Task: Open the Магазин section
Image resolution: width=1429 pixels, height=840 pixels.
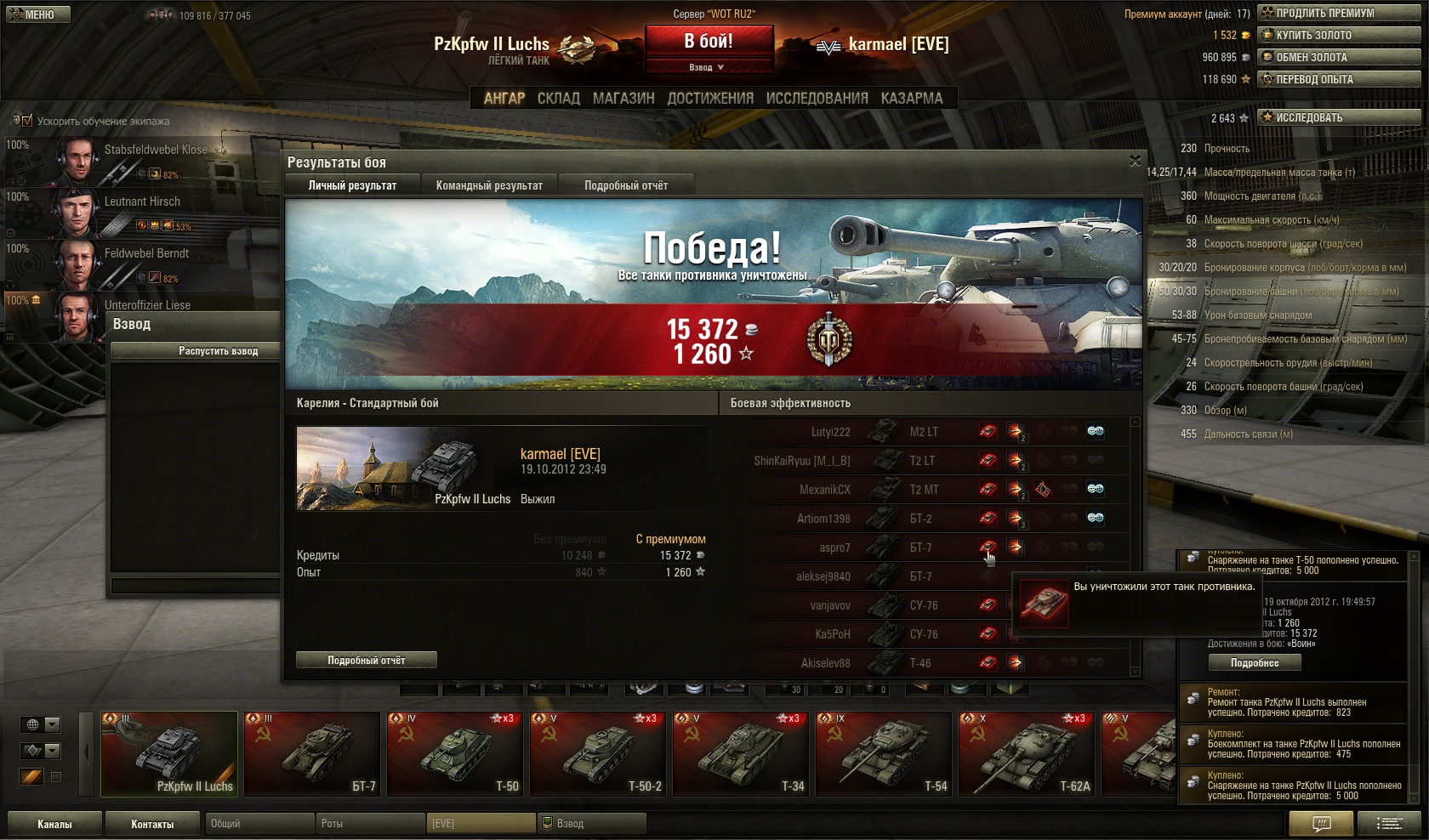Action: click(623, 99)
